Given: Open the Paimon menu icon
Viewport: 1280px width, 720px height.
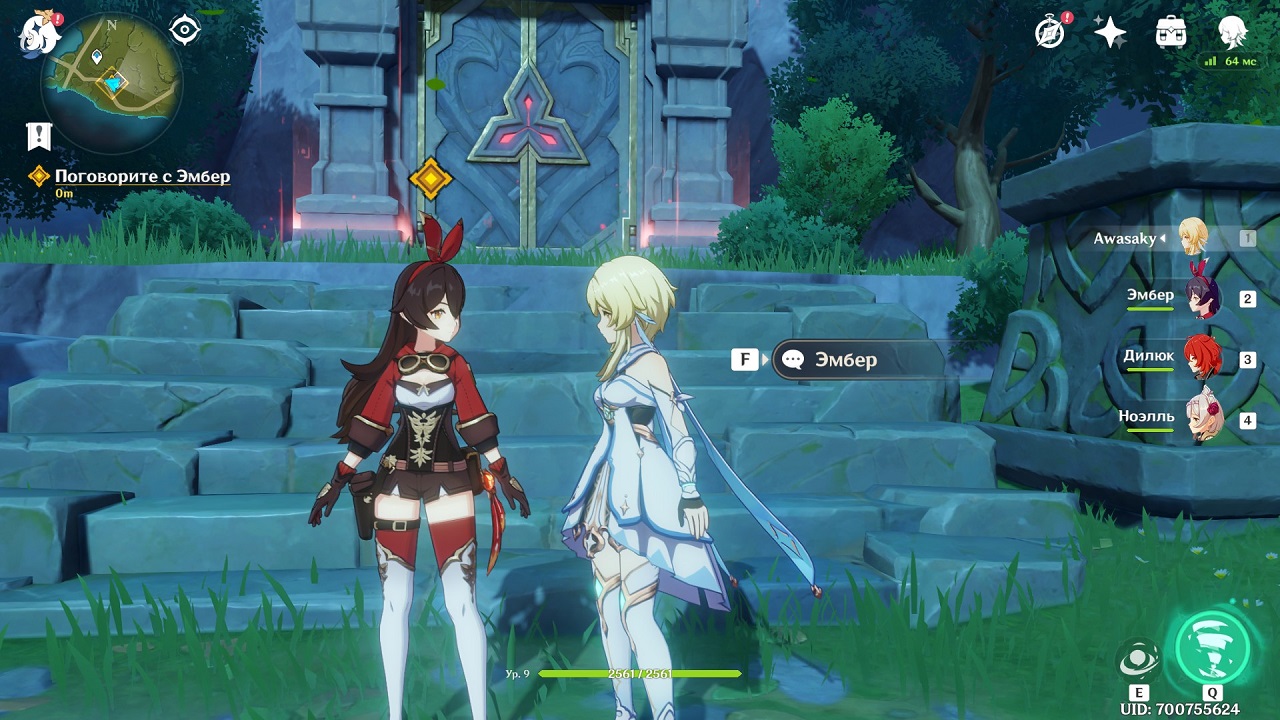Looking at the screenshot, I should [x=38, y=33].
